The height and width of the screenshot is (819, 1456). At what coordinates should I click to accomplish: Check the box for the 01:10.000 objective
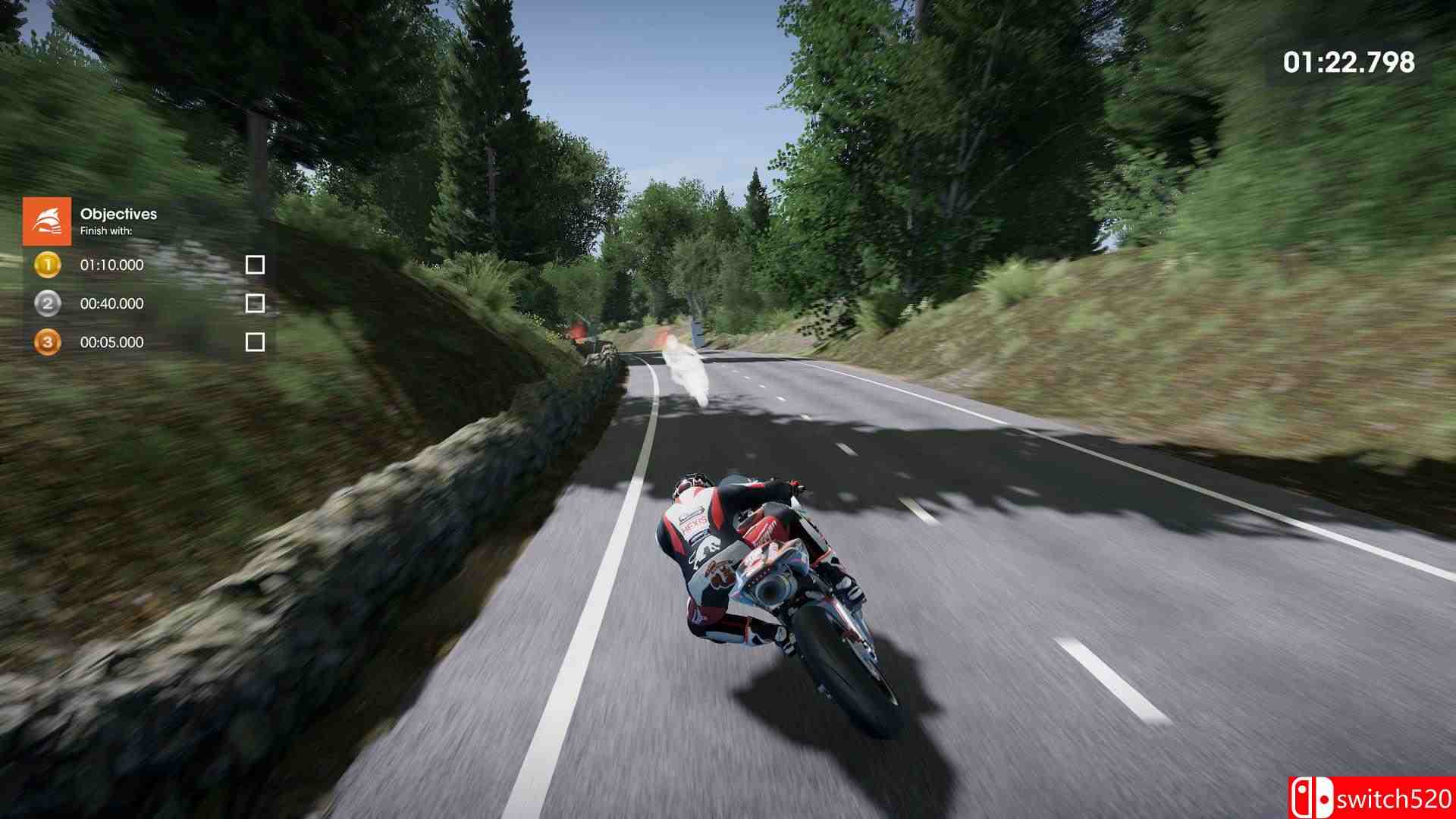pyautogui.click(x=256, y=265)
